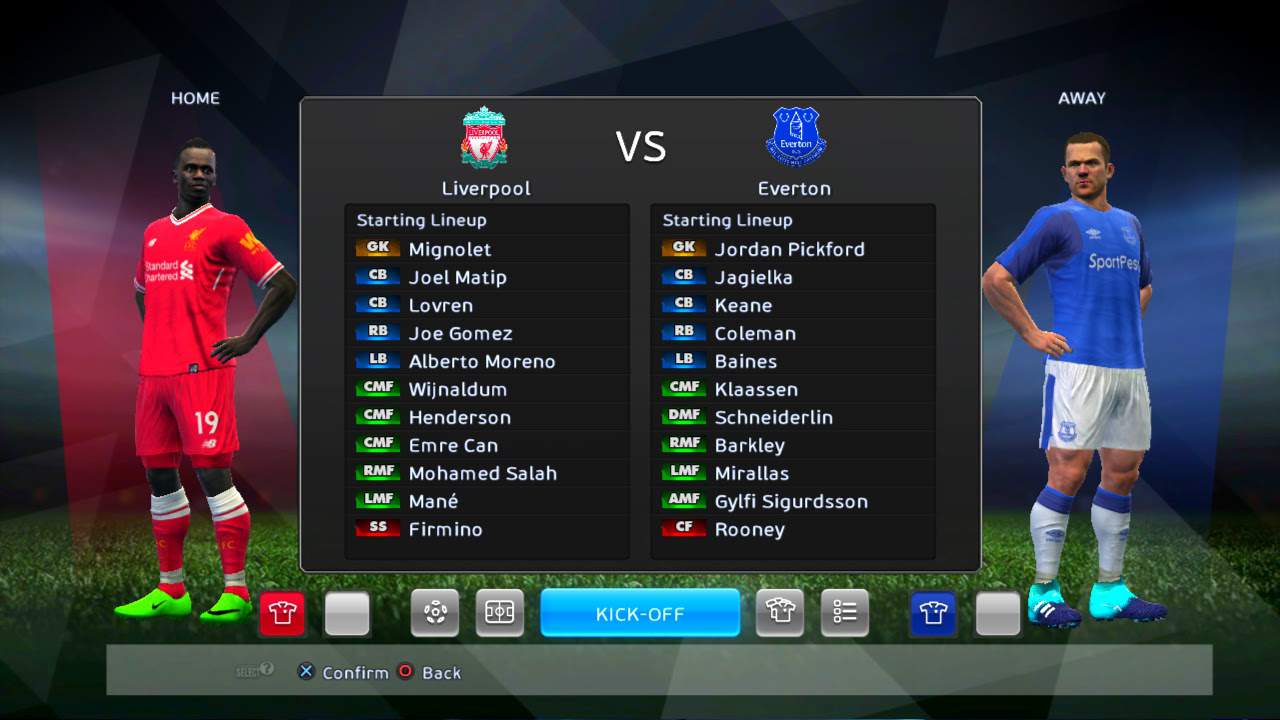Open the soccer ball settings button
Viewport: 1280px width, 720px height.
click(435, 613)
